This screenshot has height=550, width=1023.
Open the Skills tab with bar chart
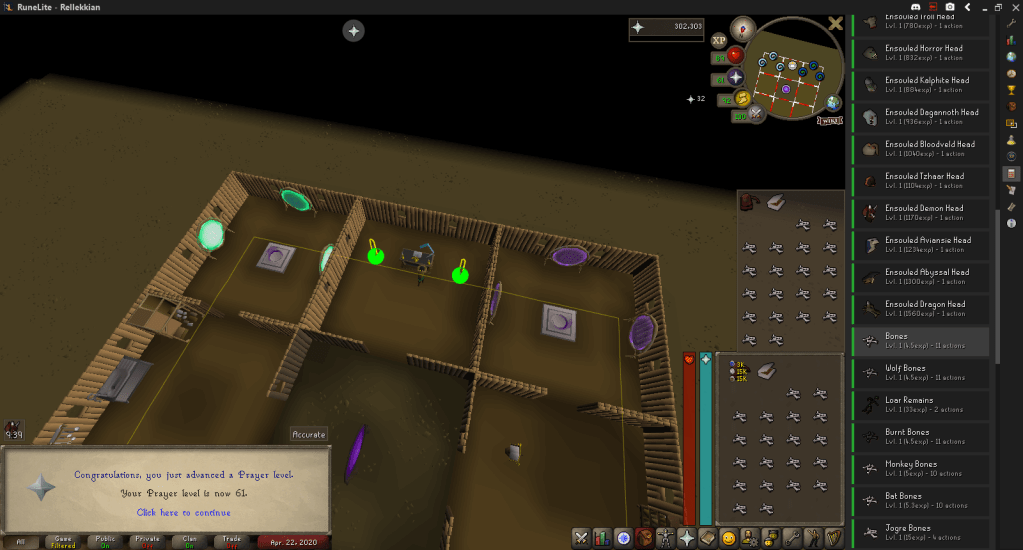[602, 538]
